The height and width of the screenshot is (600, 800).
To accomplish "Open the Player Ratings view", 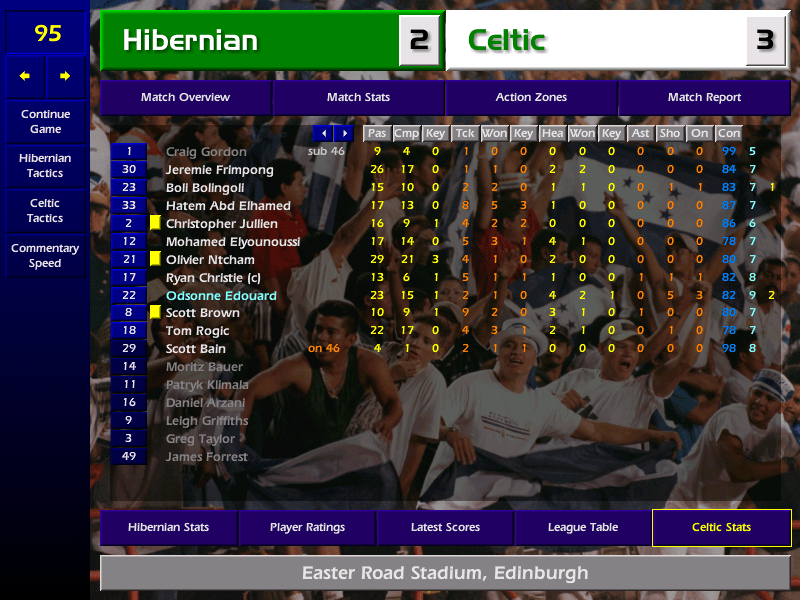I will tap(307, 528).
